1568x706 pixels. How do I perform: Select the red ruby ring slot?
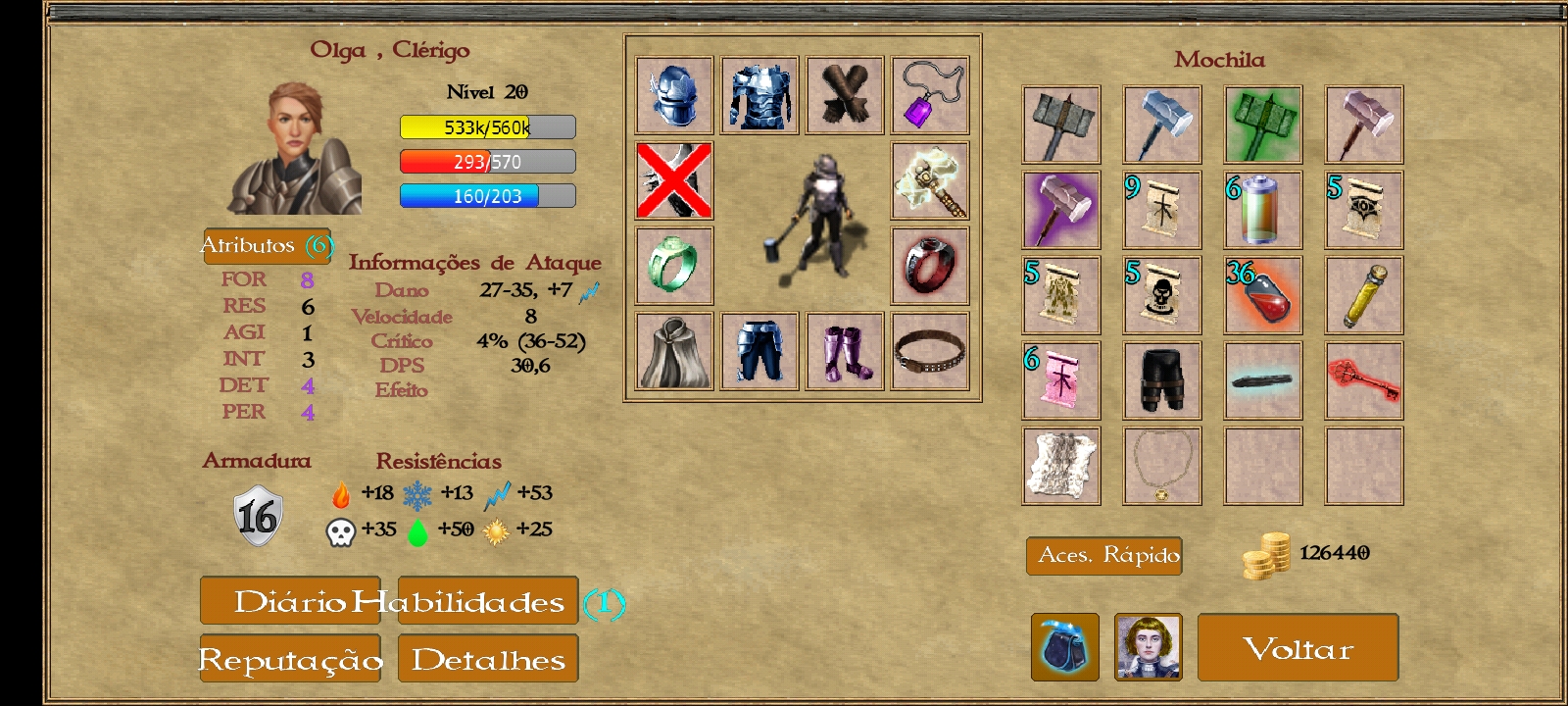tap(930, 266)
